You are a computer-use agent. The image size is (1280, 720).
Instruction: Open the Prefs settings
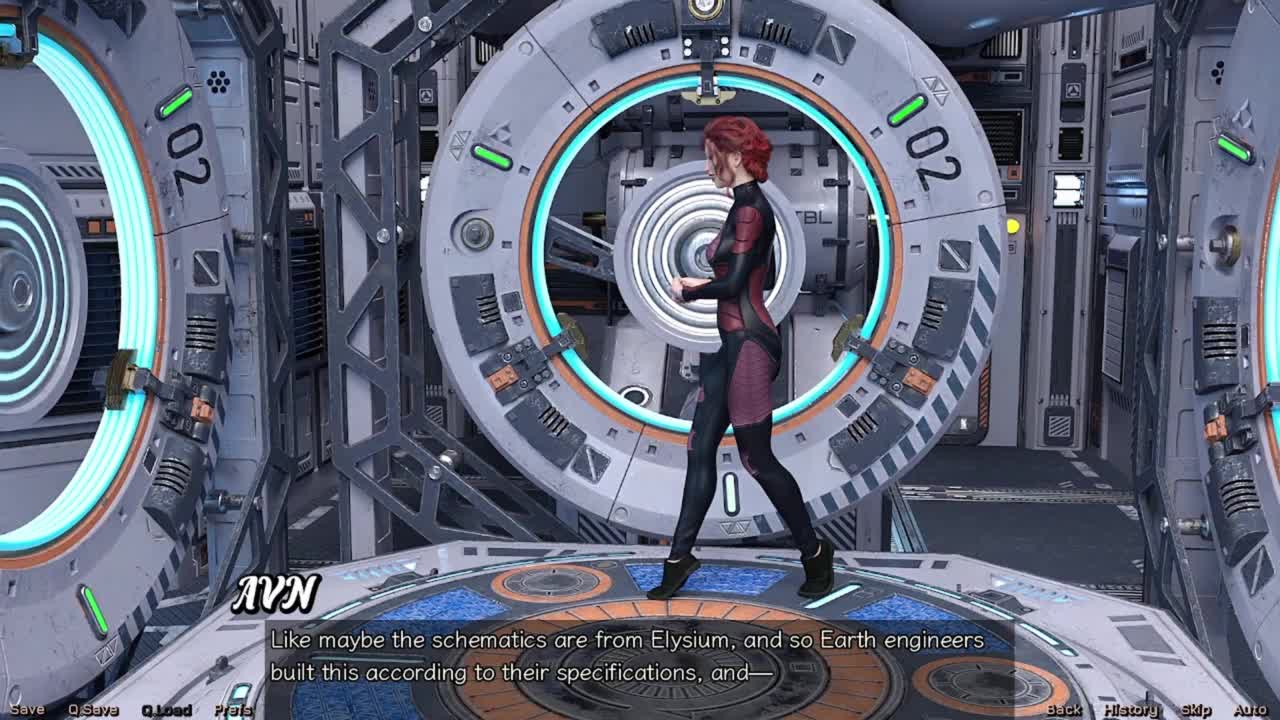point(233,710)
